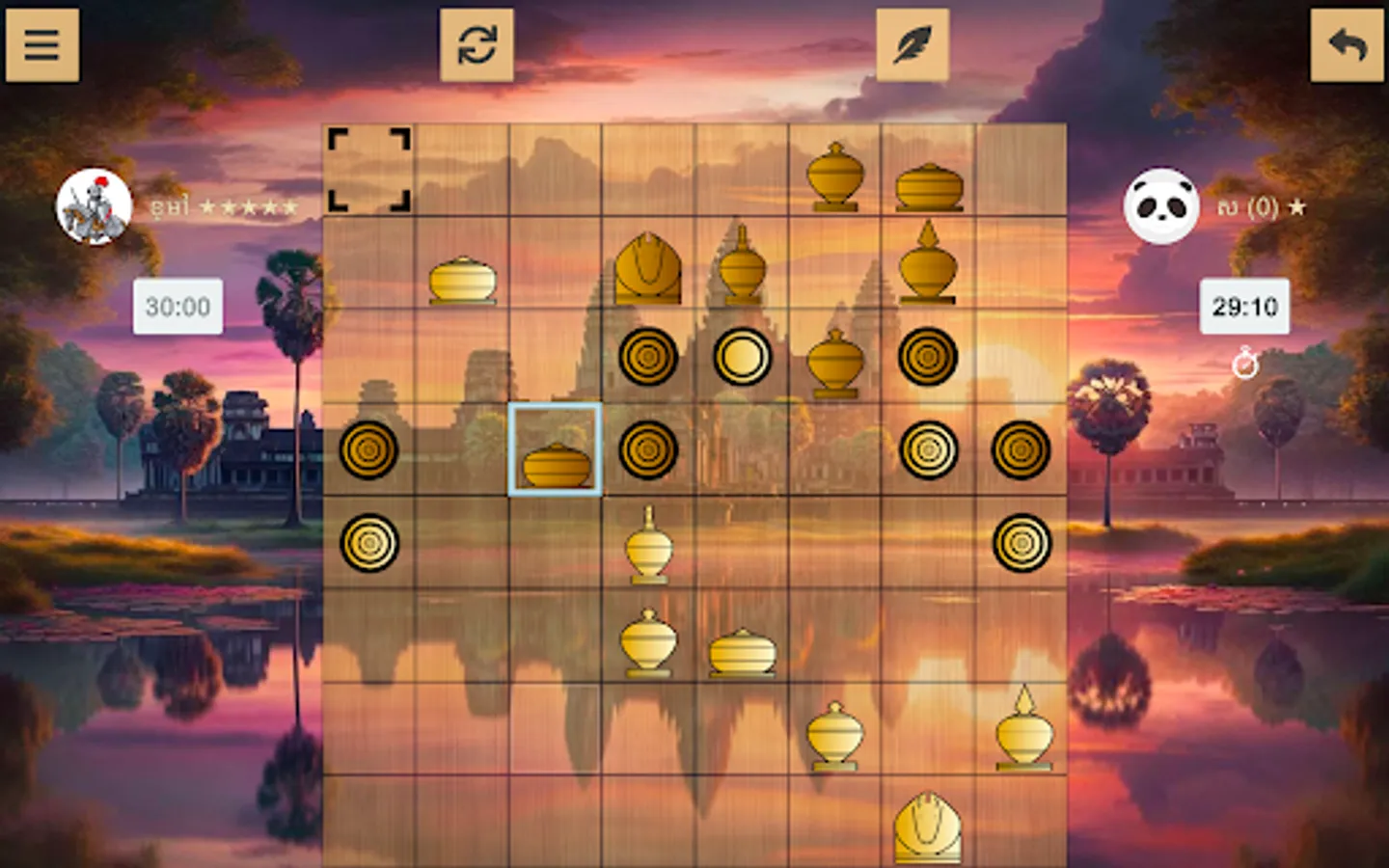The width and height of the screenshot is (1389, 868).
Task: Tap the feather icon at the top
Action: pos(912,45)
